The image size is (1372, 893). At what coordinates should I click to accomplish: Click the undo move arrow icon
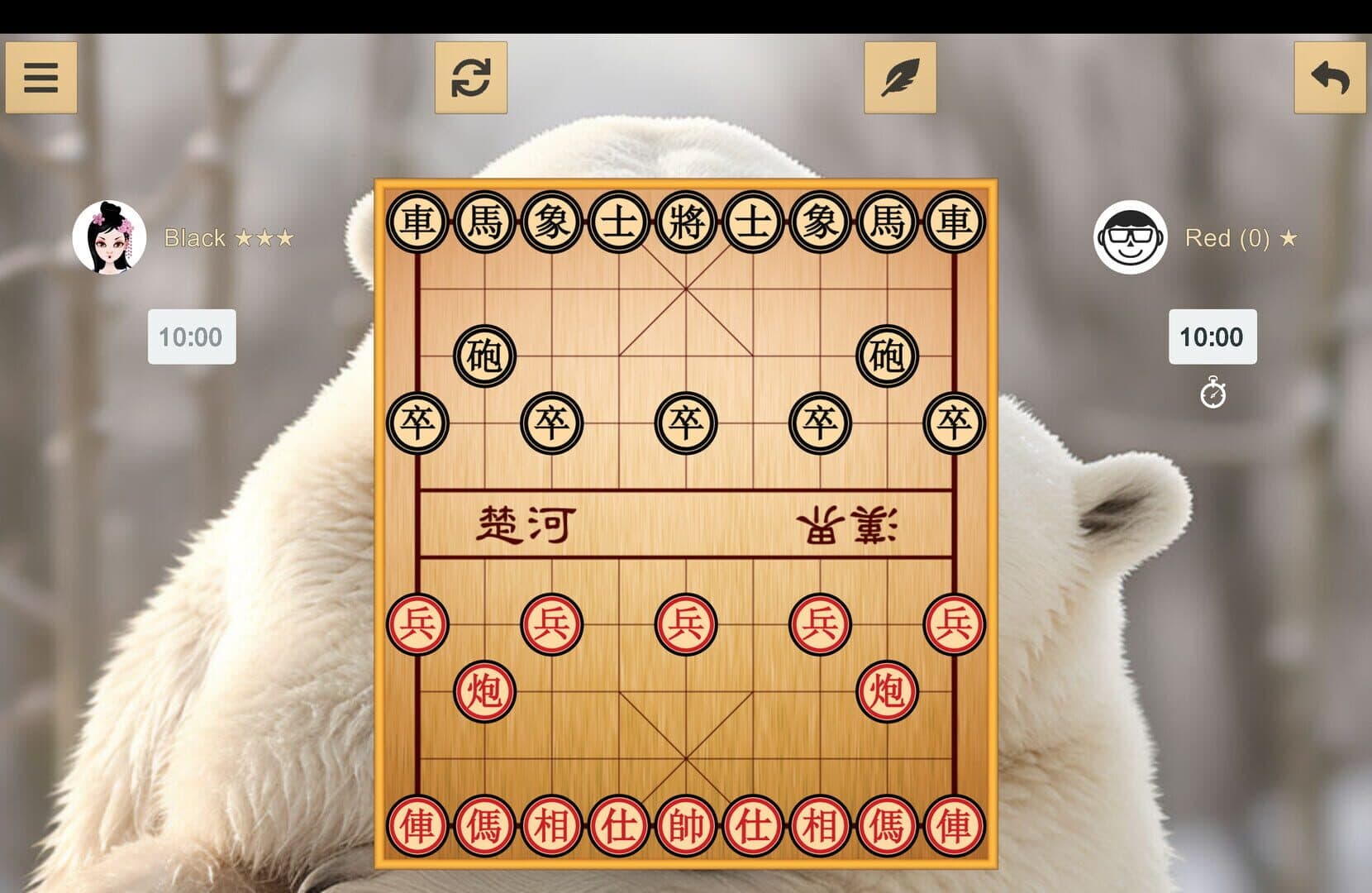(1330, 77)
